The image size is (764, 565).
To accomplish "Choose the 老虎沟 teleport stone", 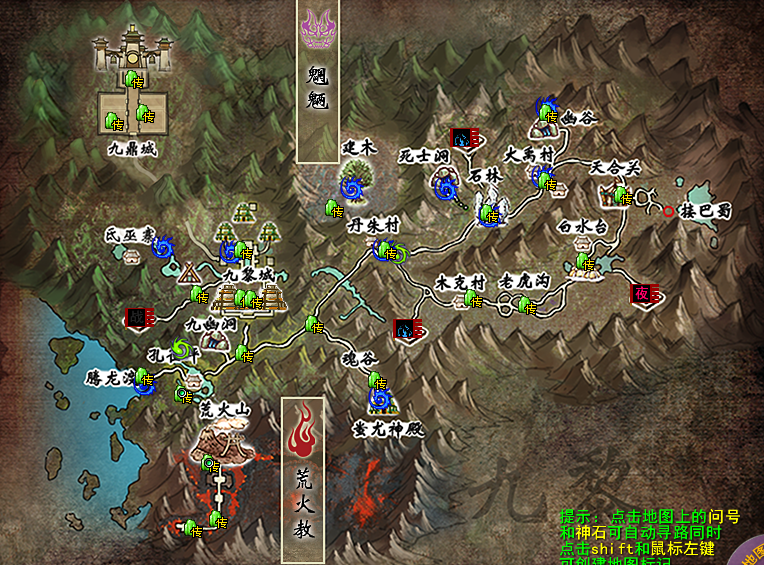I will pos(524,304).
